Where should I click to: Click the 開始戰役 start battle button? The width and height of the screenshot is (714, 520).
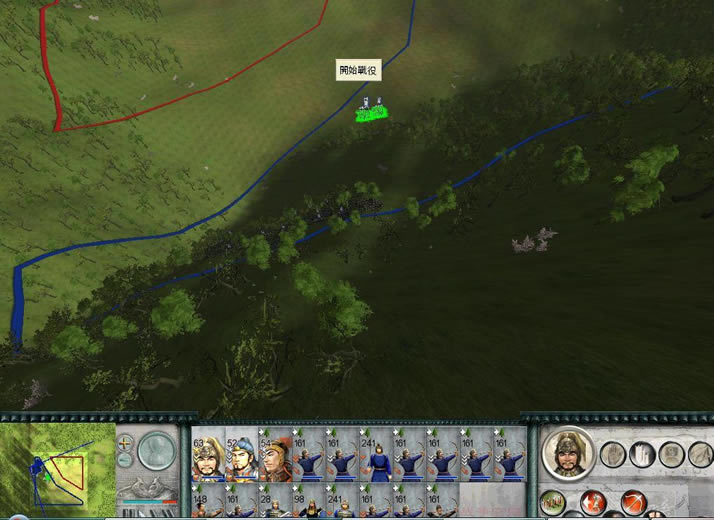pos(359,70)
